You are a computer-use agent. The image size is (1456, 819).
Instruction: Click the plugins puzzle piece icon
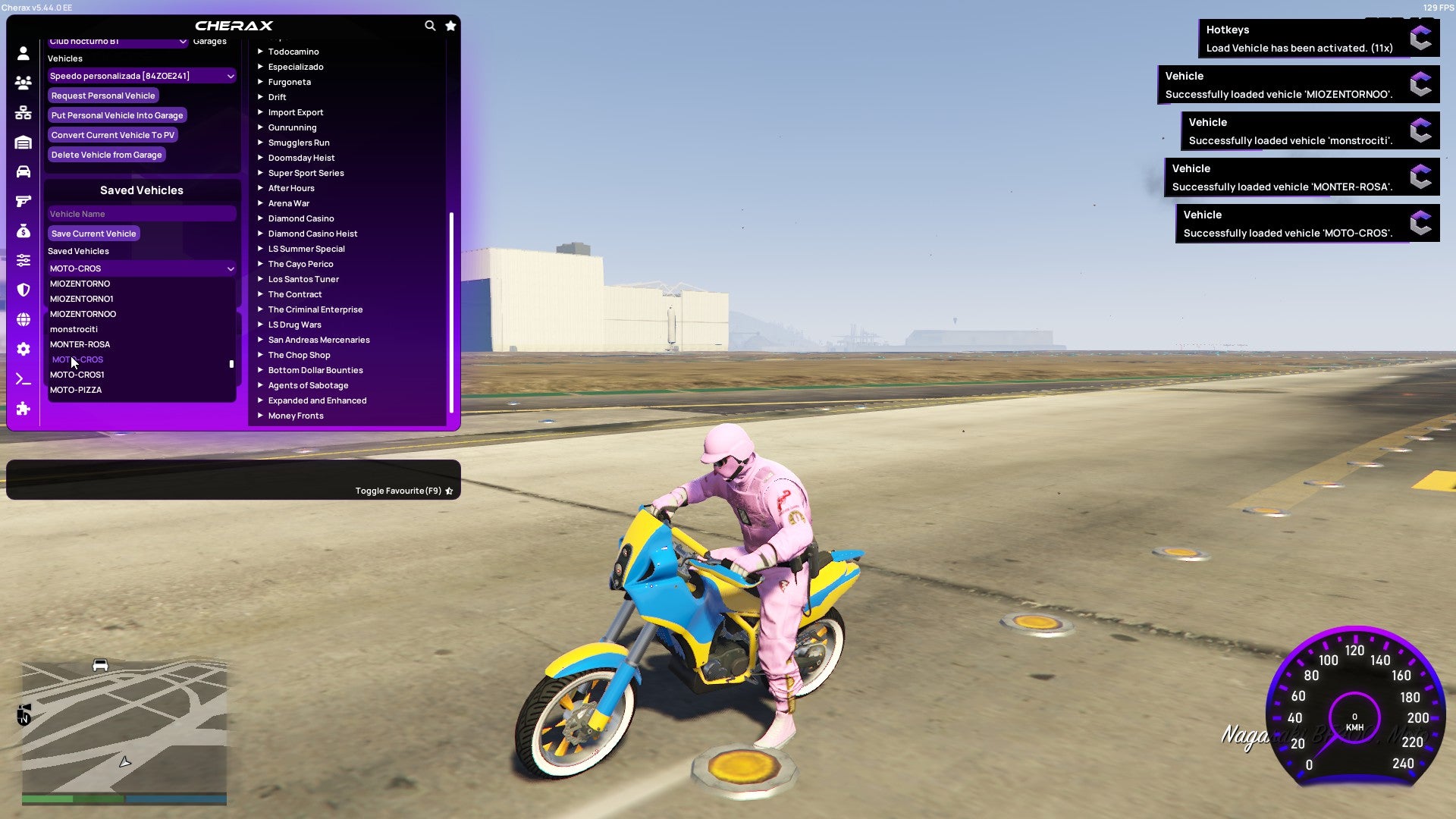tap(23, 409)
